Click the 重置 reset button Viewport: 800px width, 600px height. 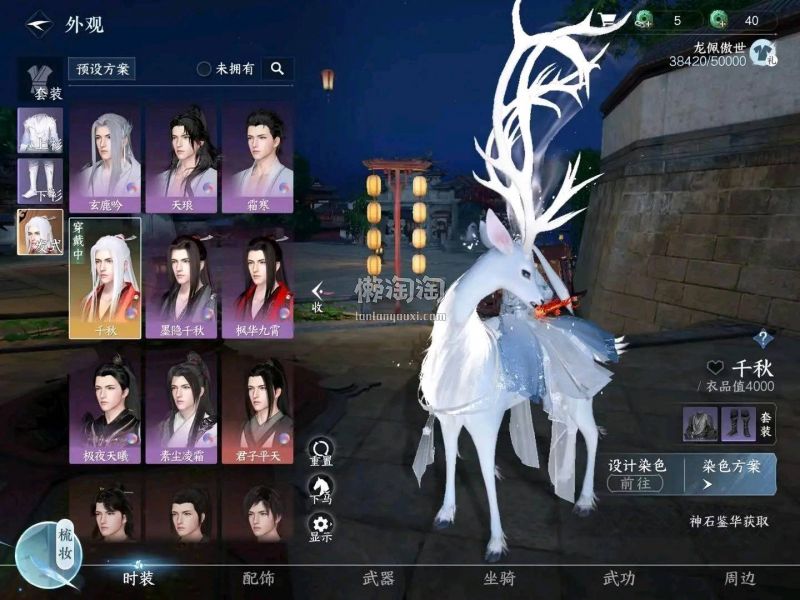320,453
